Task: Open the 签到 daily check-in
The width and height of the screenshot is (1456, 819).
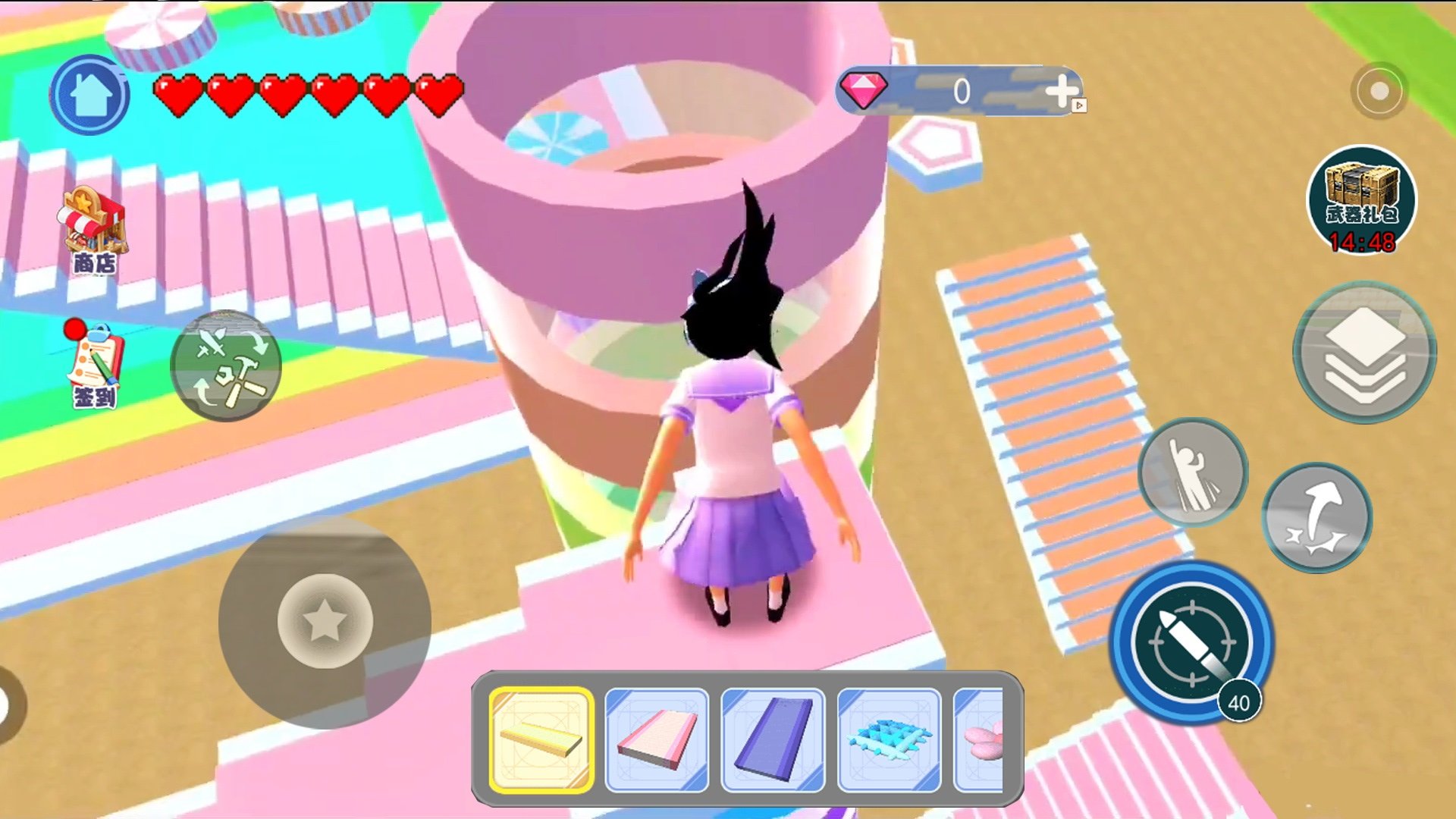Action: pos(93,364)
